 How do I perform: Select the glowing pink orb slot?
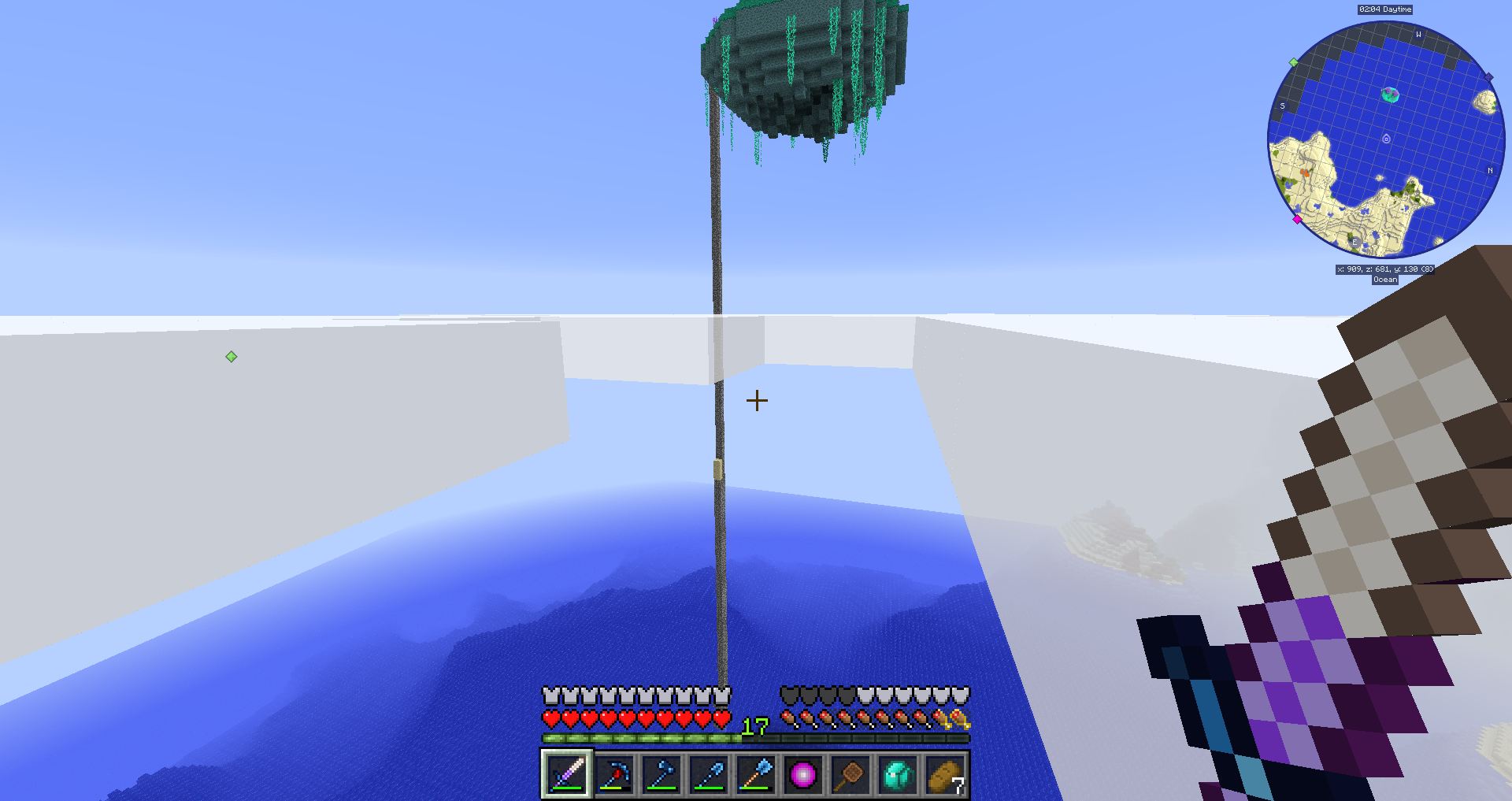coord(803,775)
